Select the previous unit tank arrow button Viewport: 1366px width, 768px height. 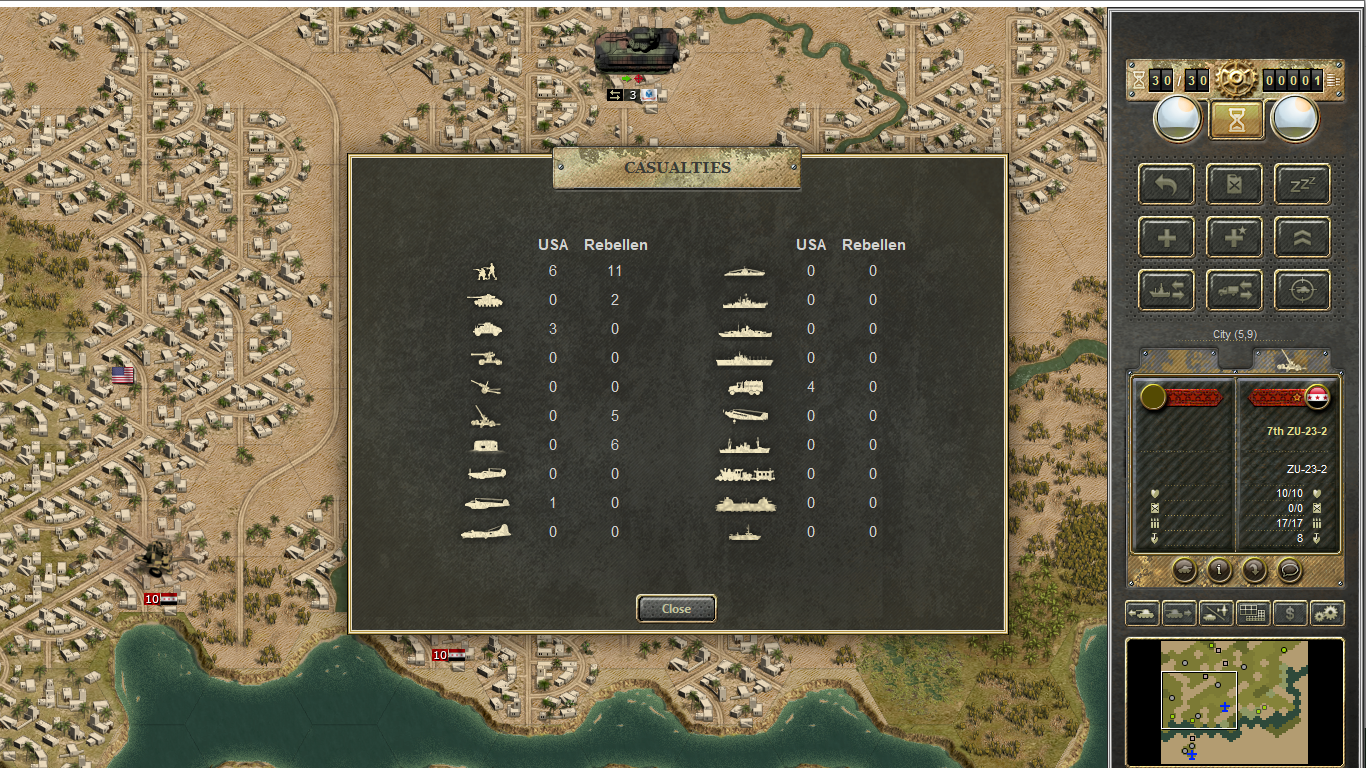(x=1143, y=613)
